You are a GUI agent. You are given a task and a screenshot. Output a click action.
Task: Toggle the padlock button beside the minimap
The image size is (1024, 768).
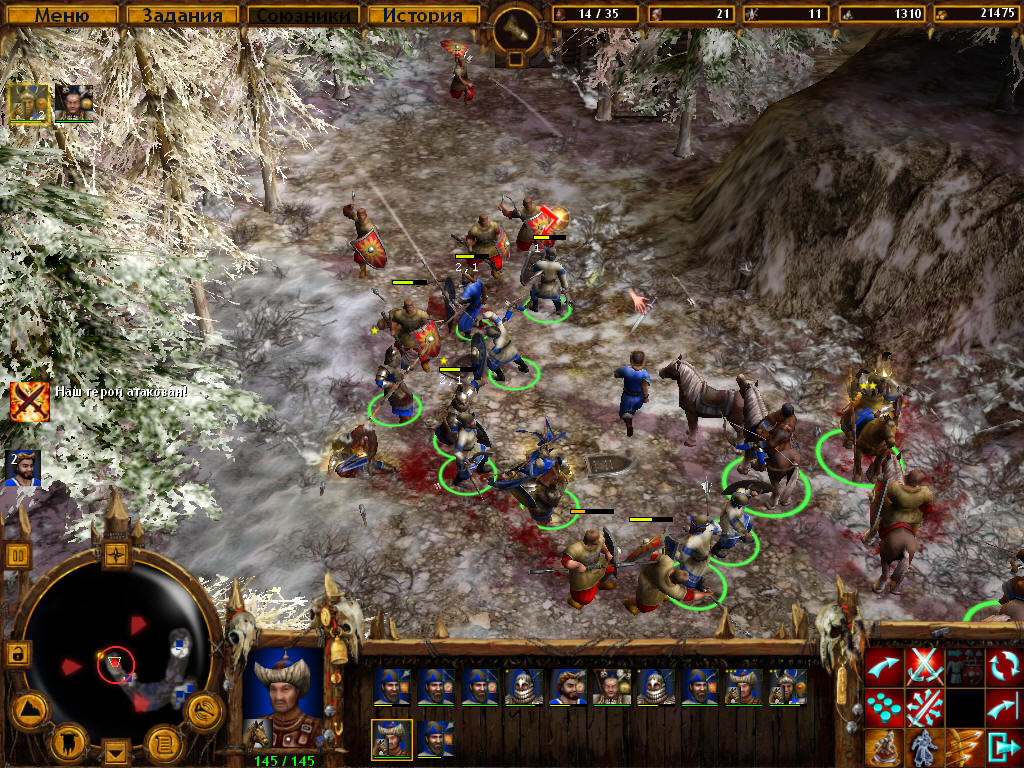pos(17,654)
